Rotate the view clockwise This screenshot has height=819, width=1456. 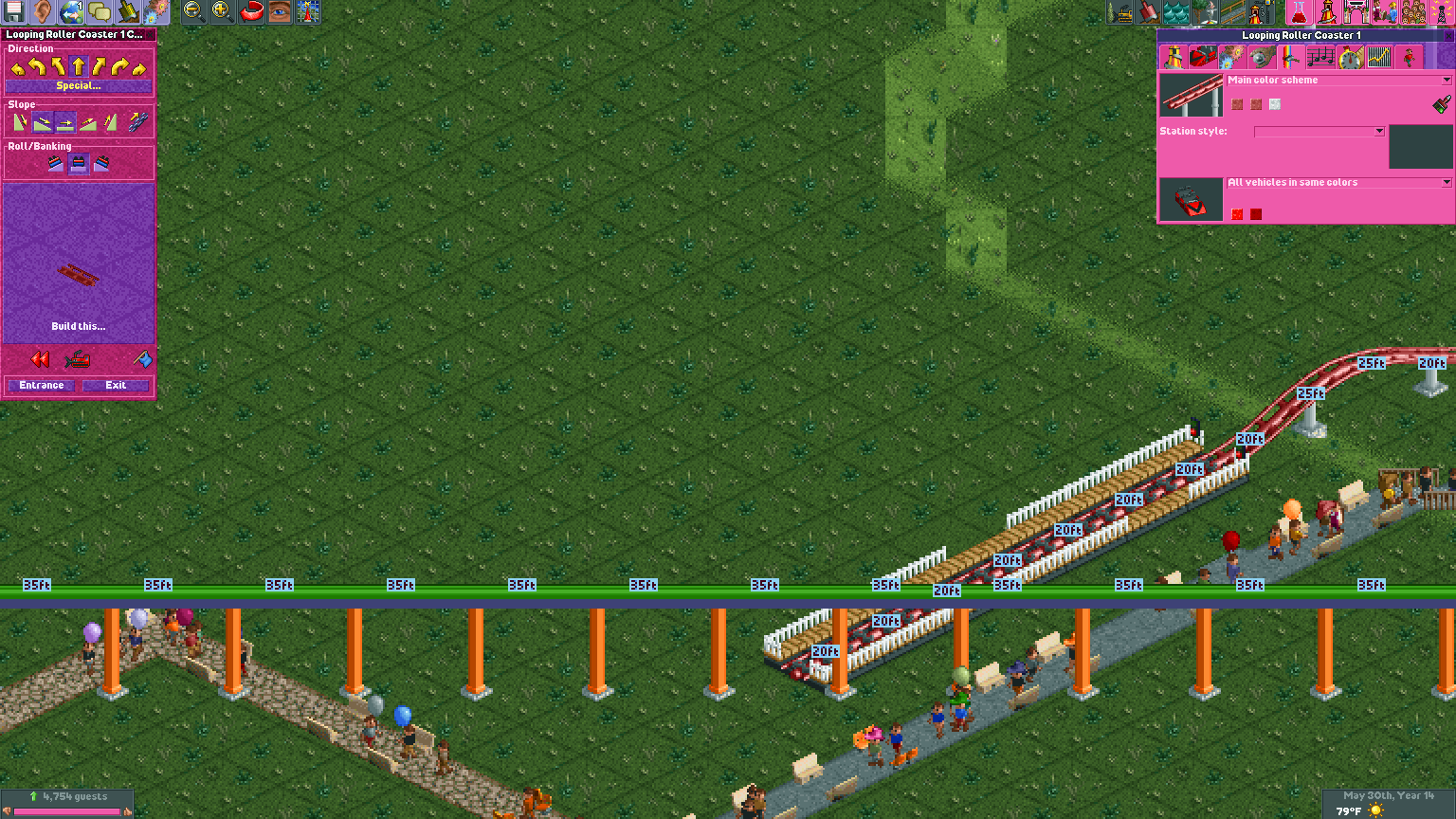pos(250,12)
